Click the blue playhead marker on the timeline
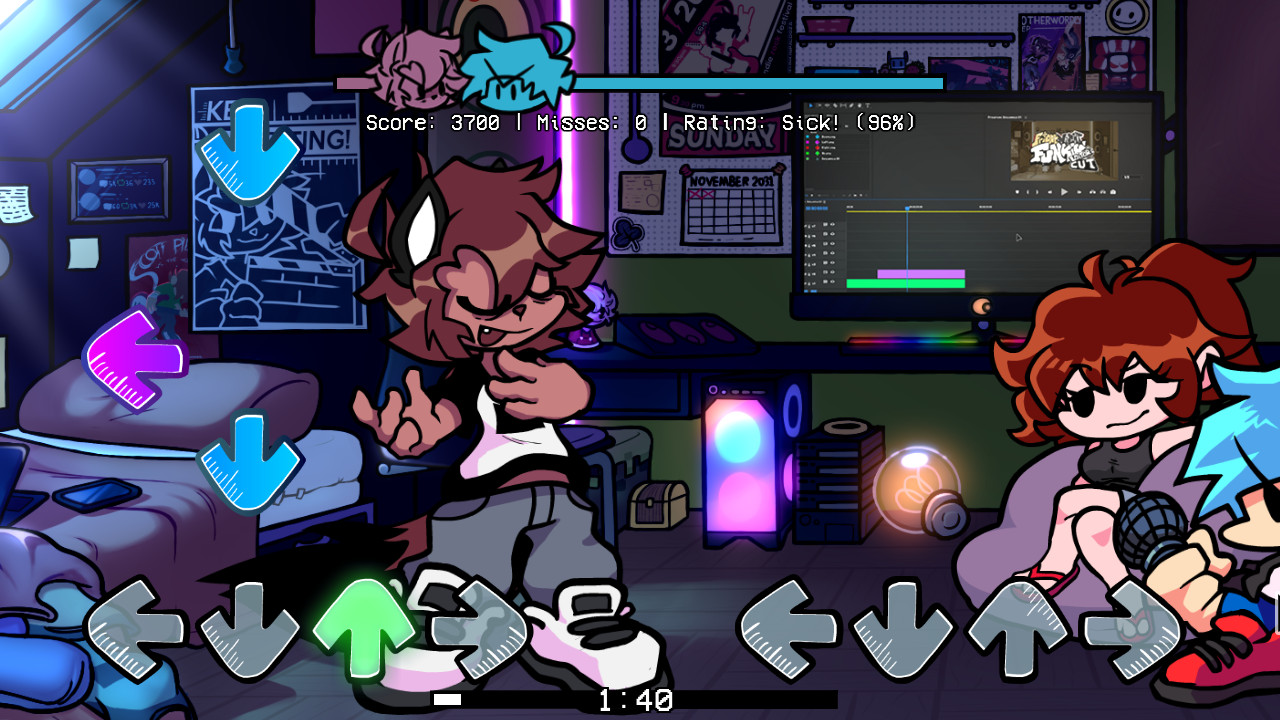This screenshot has width=1280, height=720. pyautogui.click(x=907, y=208)
